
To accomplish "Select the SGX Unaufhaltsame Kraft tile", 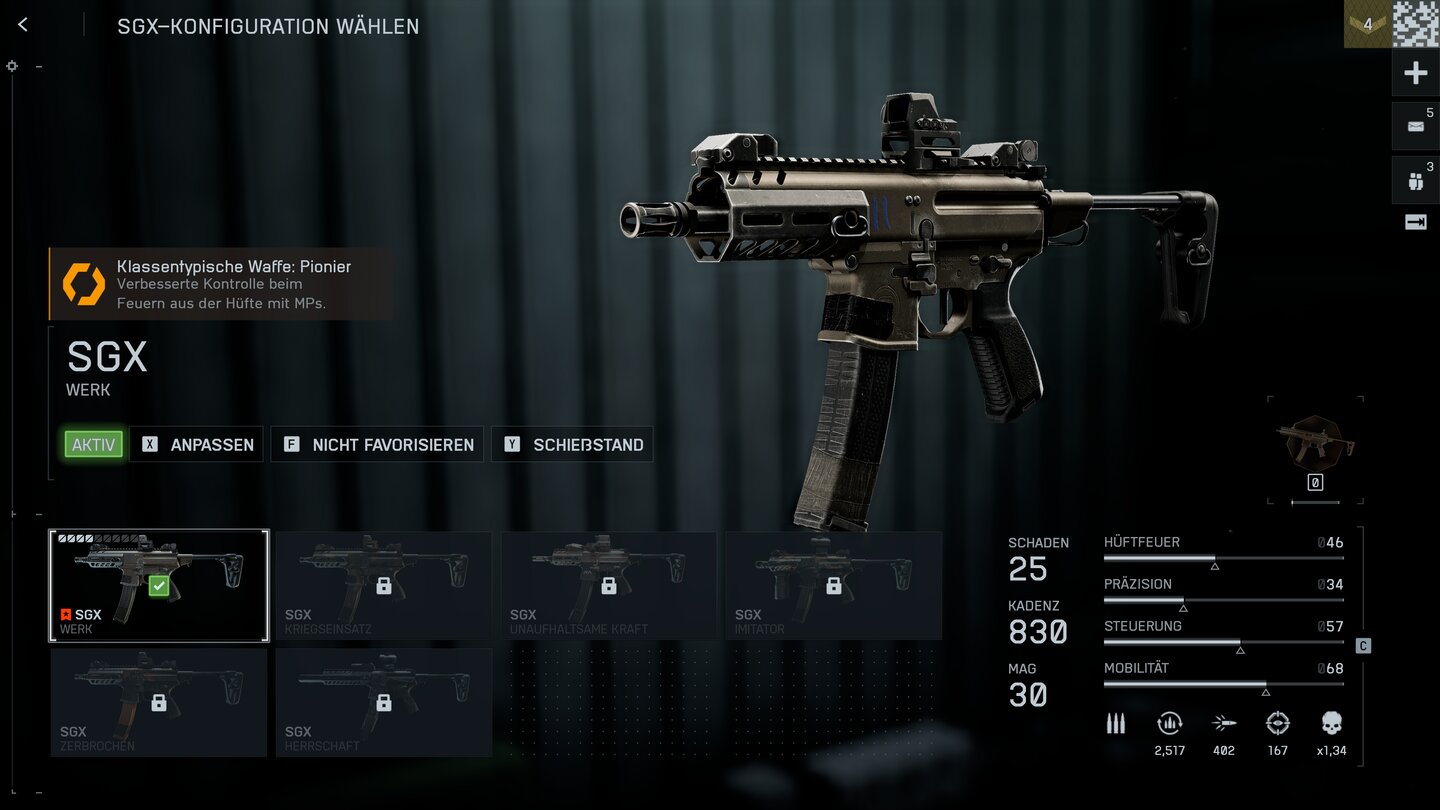I will pos(608,585).
